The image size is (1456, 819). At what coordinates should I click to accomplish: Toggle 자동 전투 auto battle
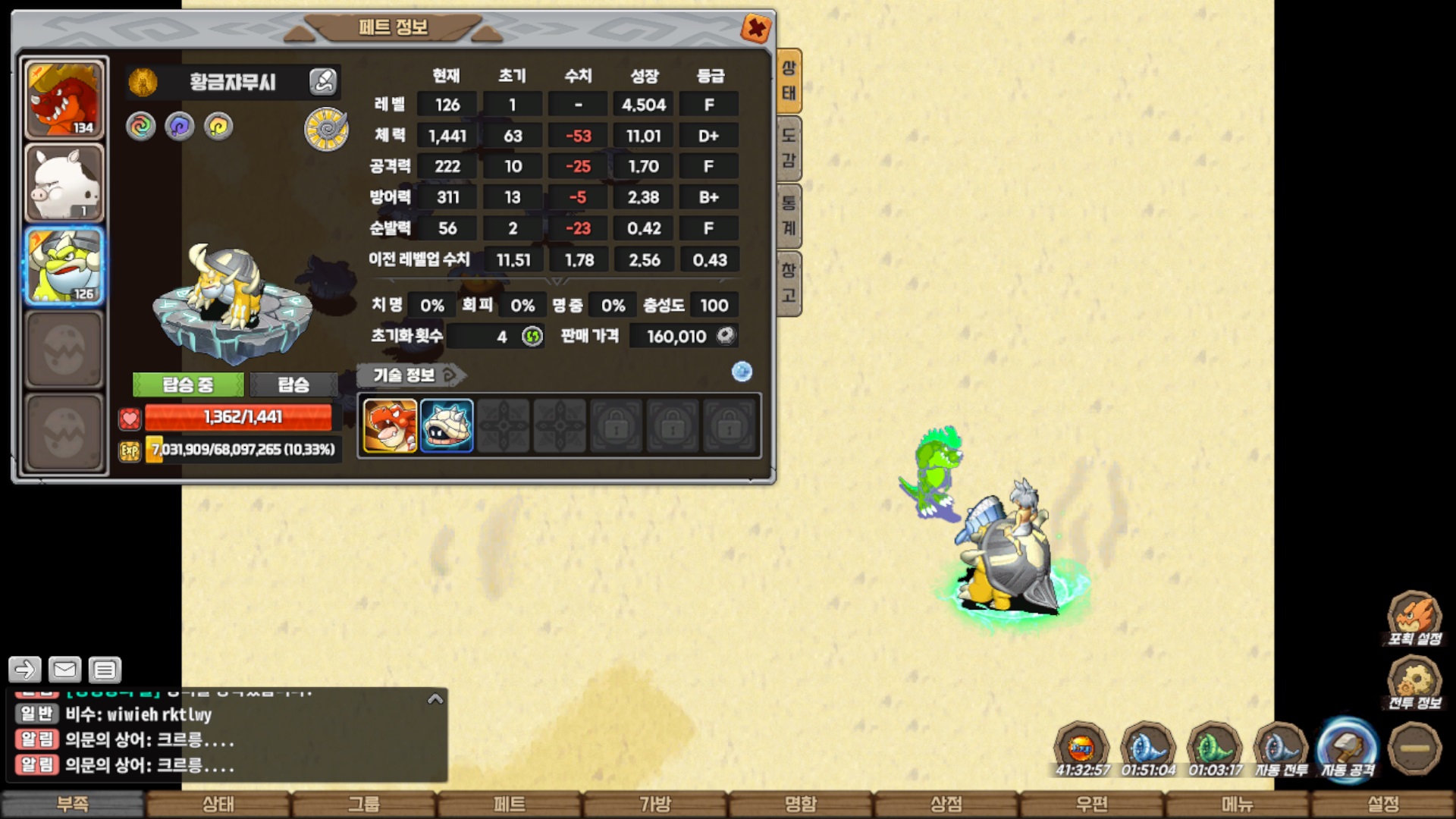pos(1281,750)
